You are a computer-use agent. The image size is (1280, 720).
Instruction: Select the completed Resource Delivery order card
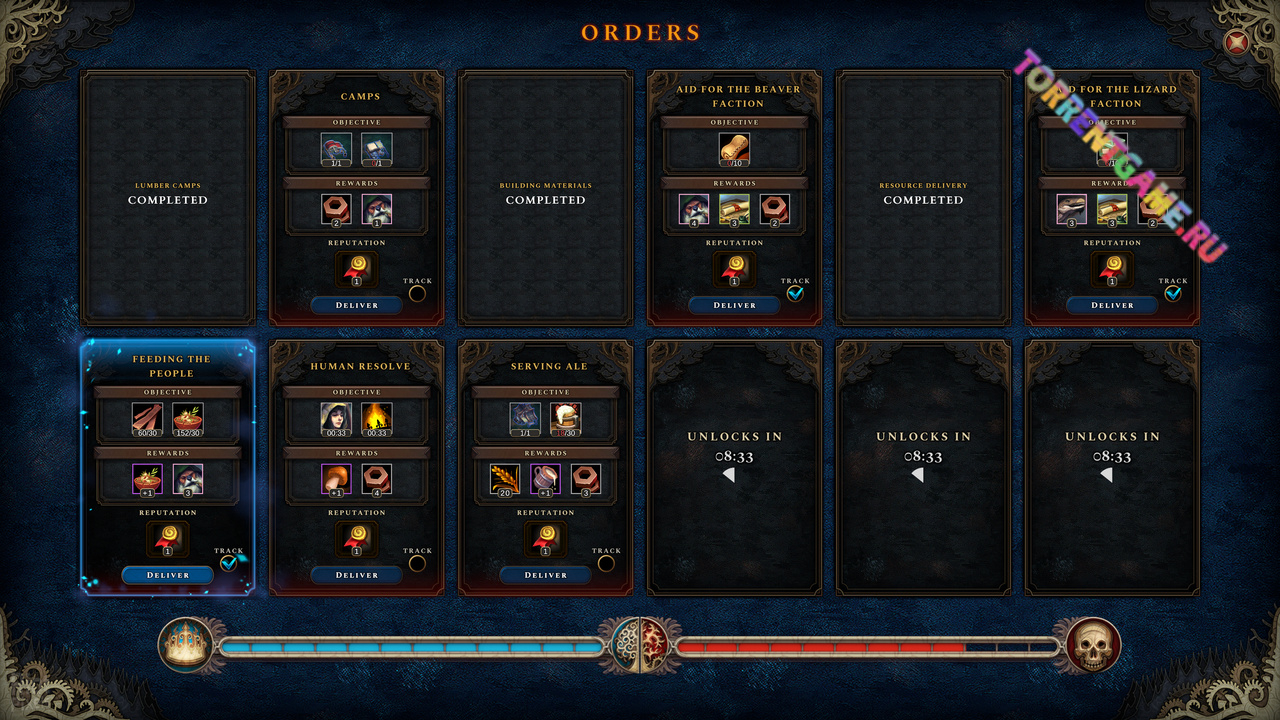click(x=923, y=197)
